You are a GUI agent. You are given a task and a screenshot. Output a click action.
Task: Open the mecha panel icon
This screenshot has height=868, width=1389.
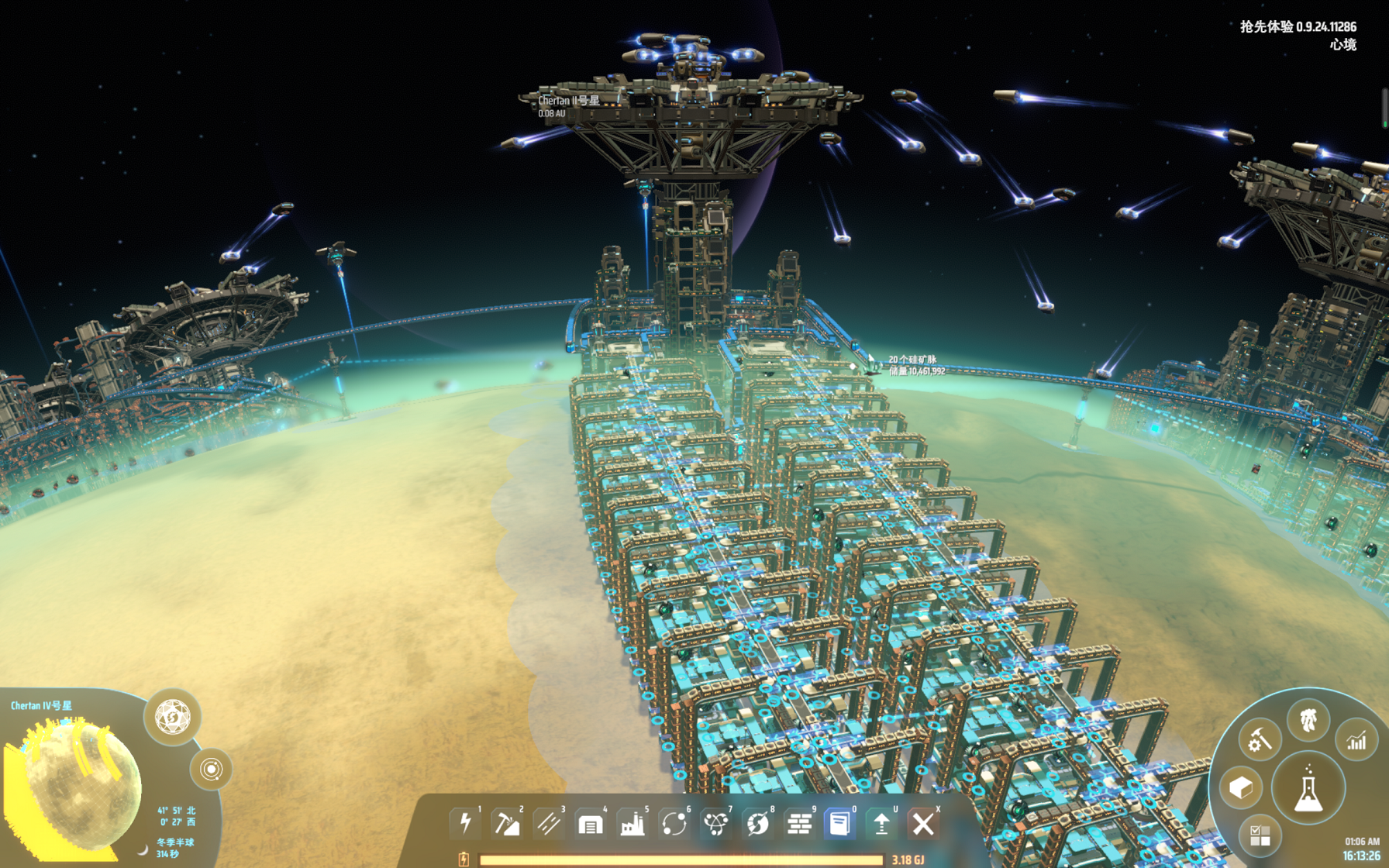tap(1309, 720)
